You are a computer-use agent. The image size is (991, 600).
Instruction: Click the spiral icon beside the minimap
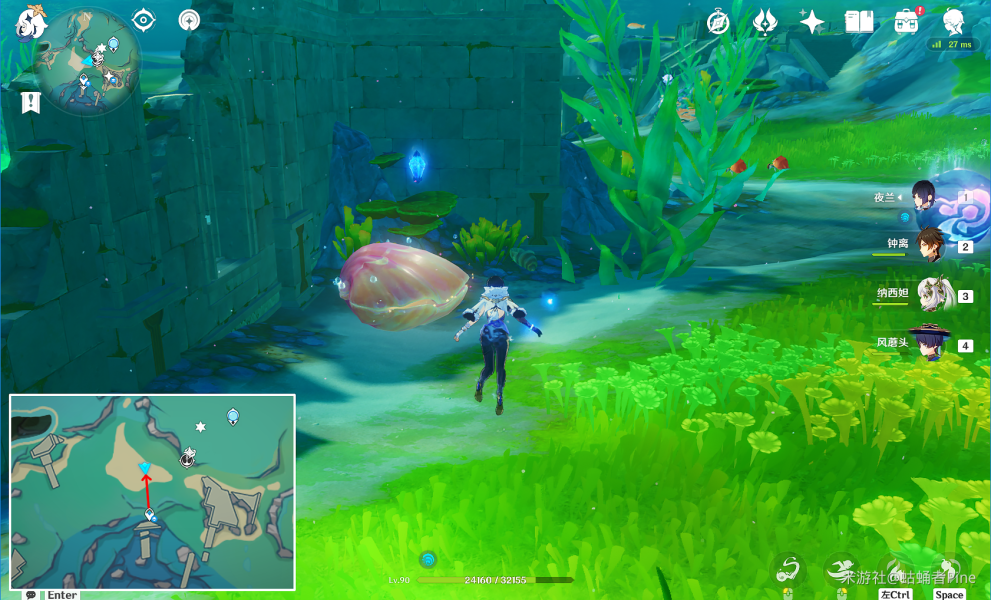[188, 20]
